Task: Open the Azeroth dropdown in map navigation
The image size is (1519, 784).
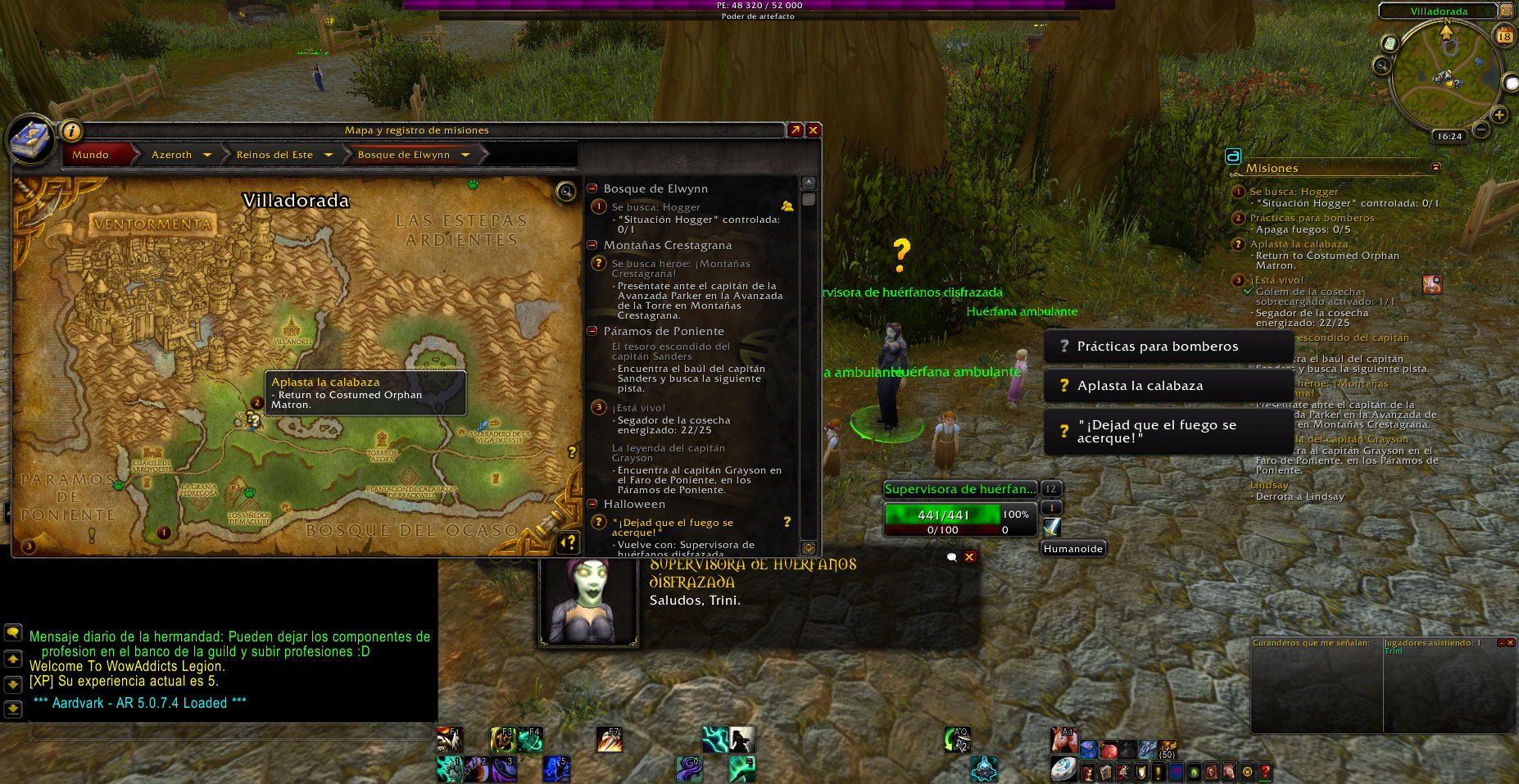Action: [x=207, y=155]
